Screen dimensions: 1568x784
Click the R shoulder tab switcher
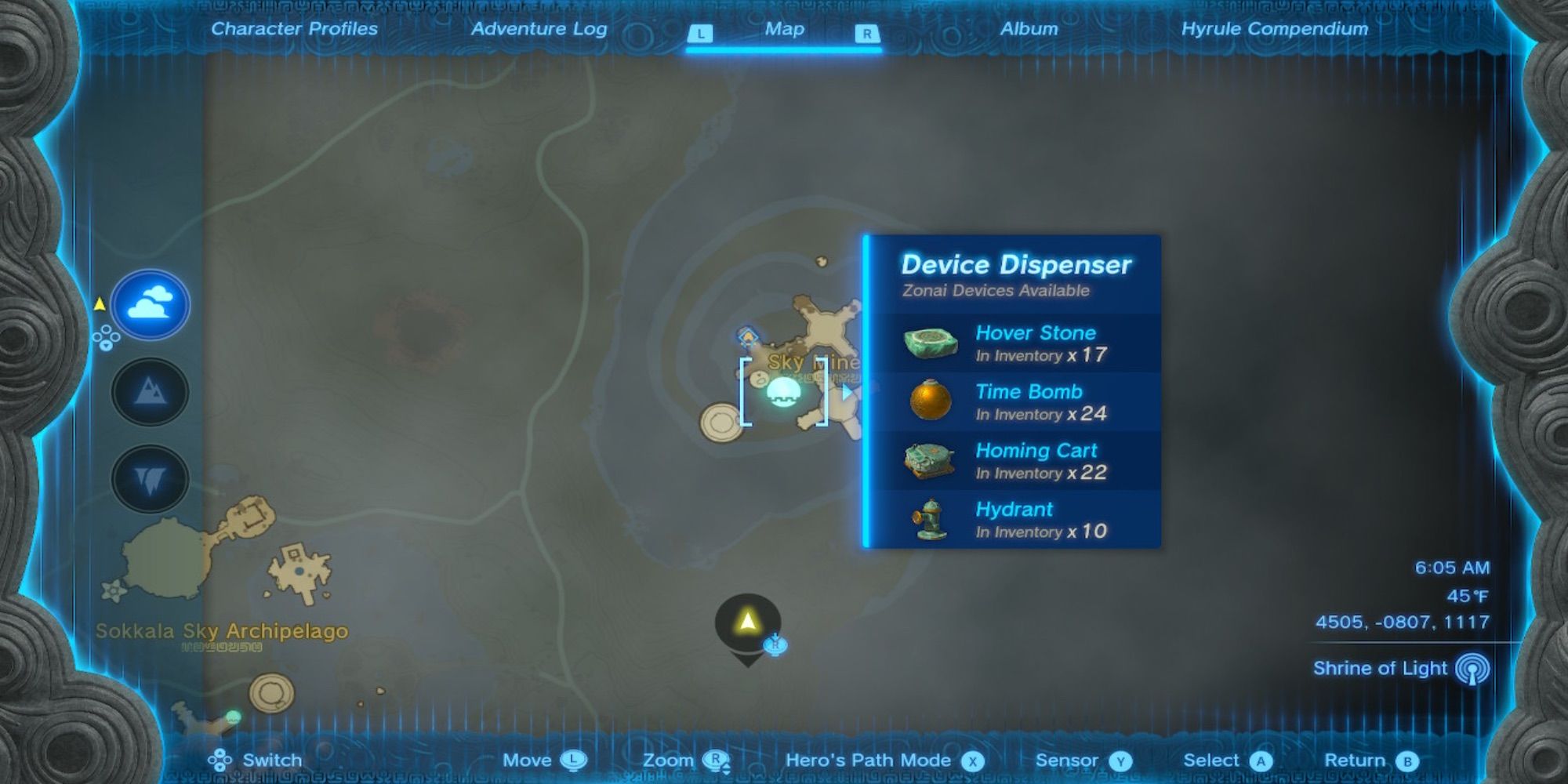coord(867,31)
